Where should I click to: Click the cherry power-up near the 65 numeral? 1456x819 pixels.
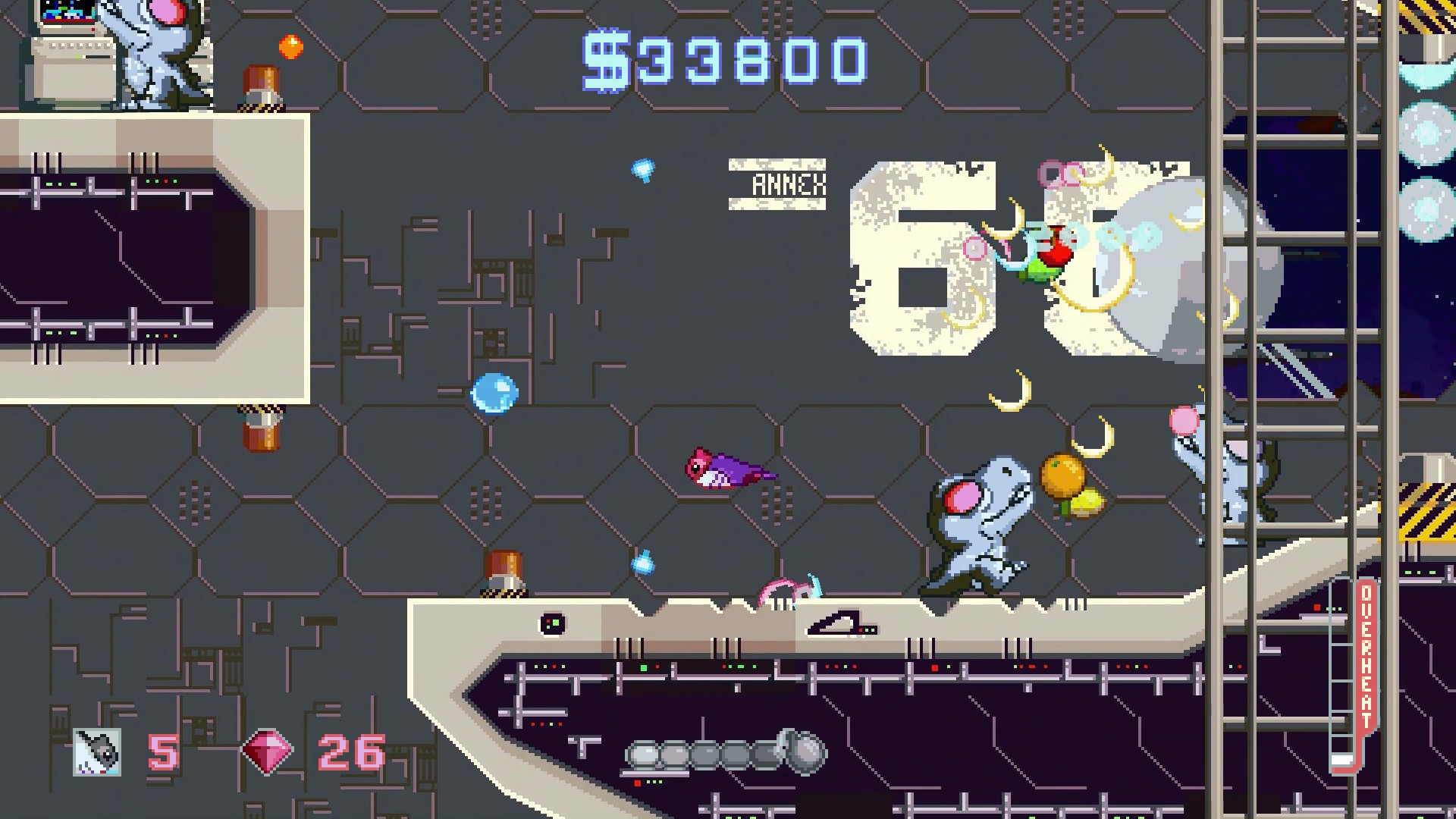pyautogui.click(x=1053, y=250)
